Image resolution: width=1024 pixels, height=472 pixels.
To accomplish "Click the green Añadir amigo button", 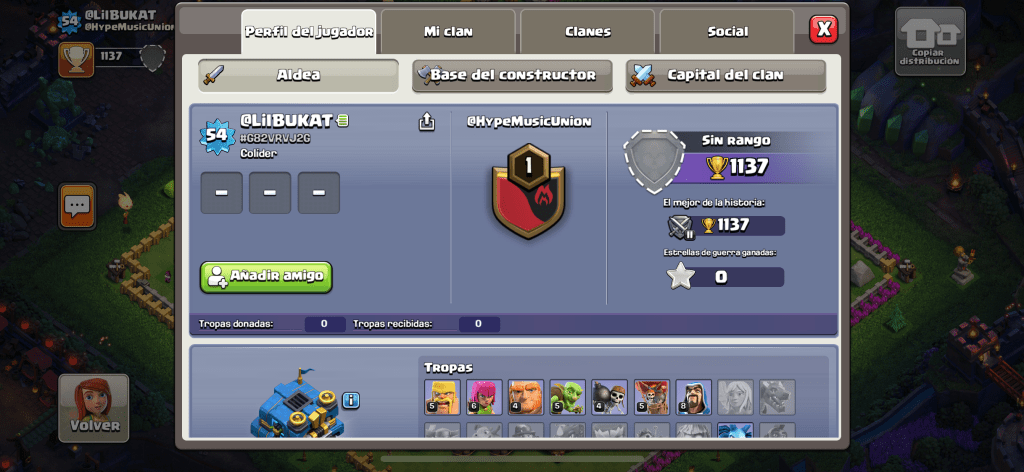I will (266, 277).
